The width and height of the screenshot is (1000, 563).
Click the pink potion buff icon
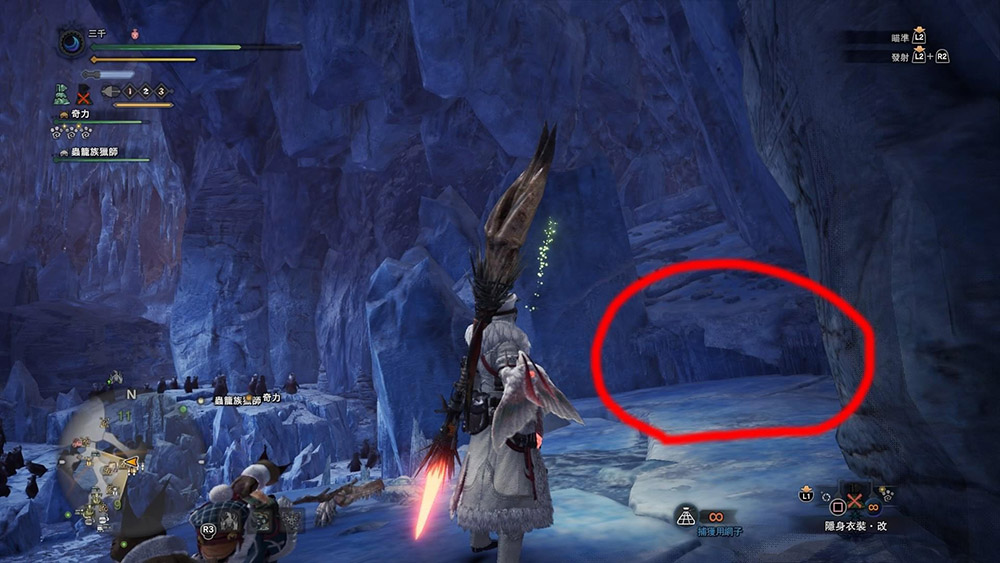[x=135, y=33]
